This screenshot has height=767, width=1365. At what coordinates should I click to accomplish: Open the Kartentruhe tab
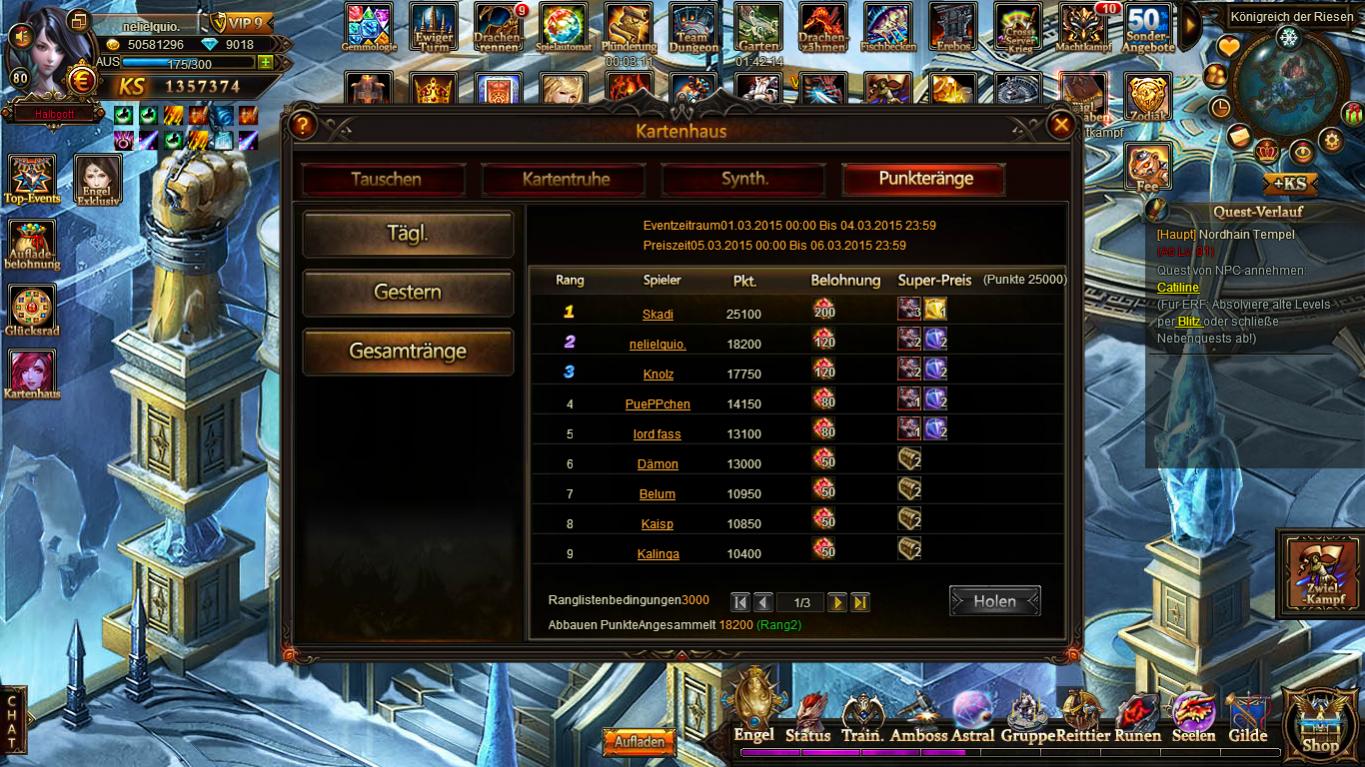[565, 180]
